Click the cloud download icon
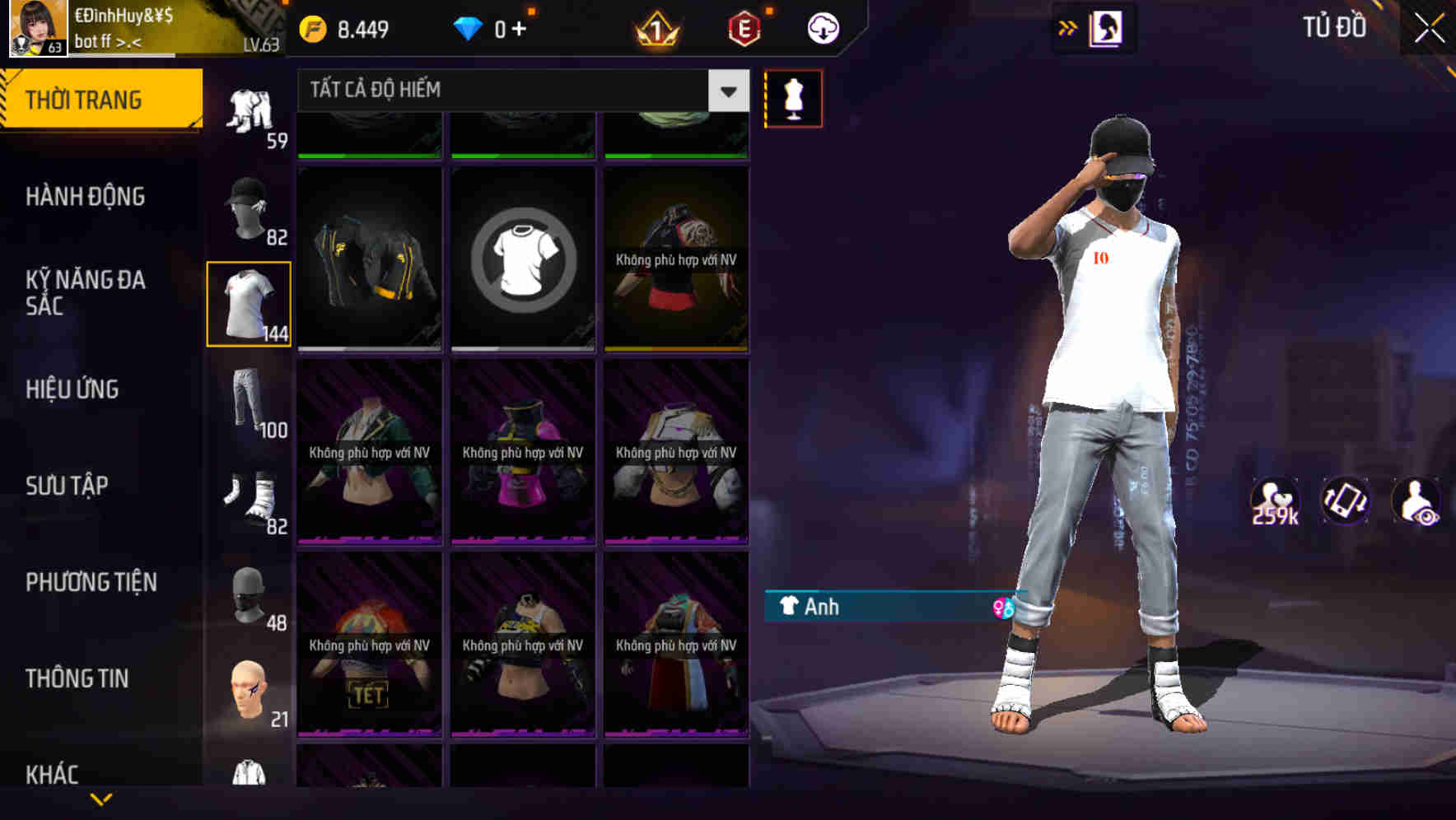The height and width of the screenshot is (820, 1456). 821,27
